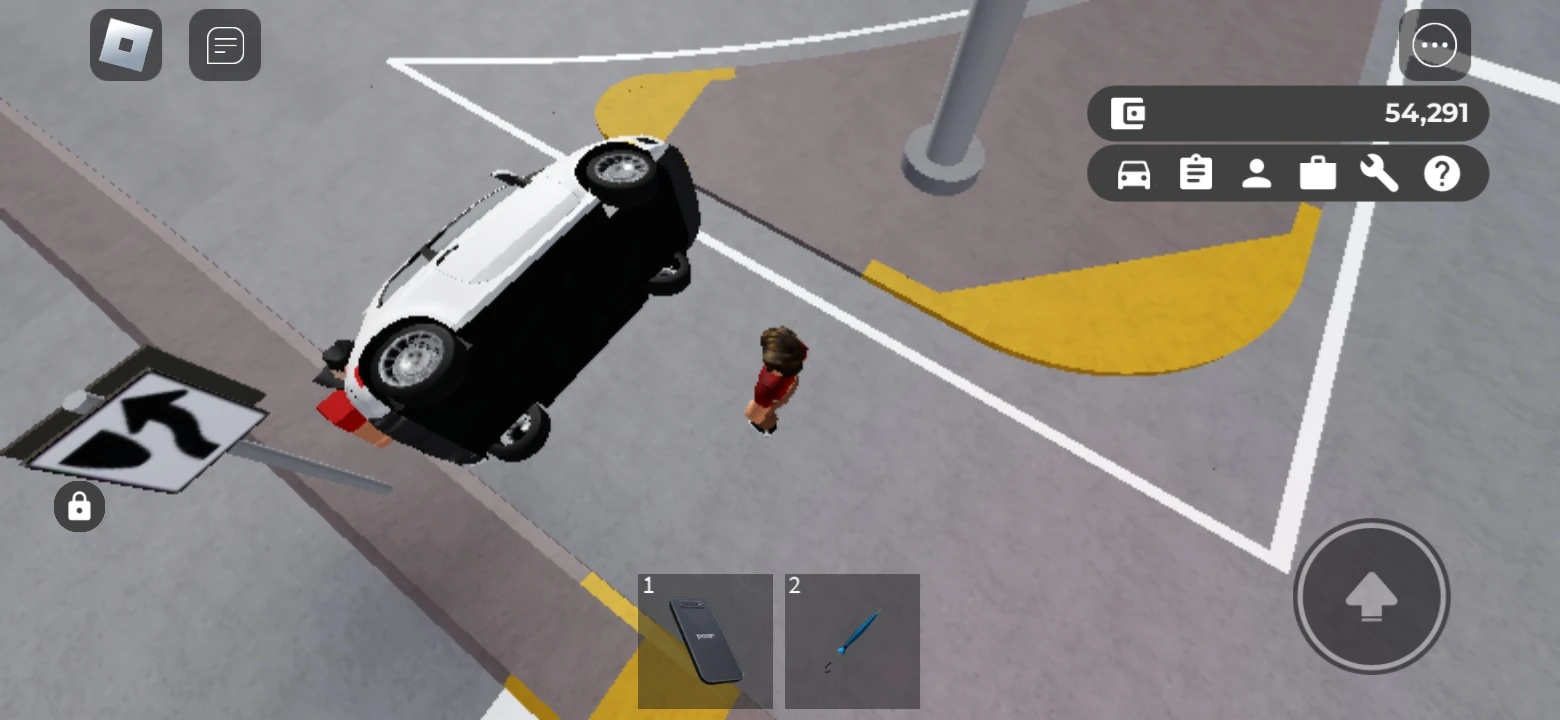Image resolution: width=1560 pixels, height=720 pixels.
Task: Open the three-dot options menu
Action: point(1435,44)
